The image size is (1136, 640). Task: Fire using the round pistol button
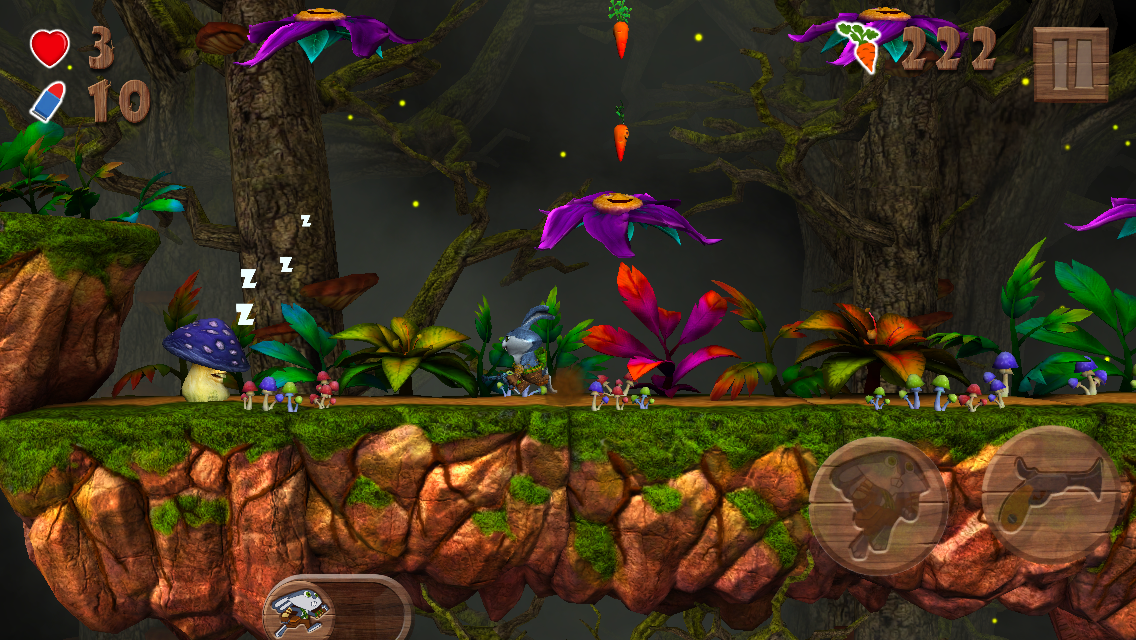pos(1050,493)
